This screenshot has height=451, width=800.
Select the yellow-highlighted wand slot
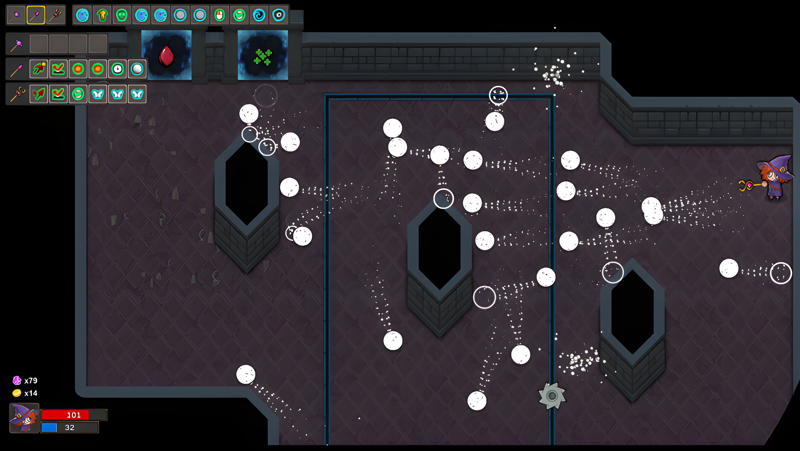point(36,15)
